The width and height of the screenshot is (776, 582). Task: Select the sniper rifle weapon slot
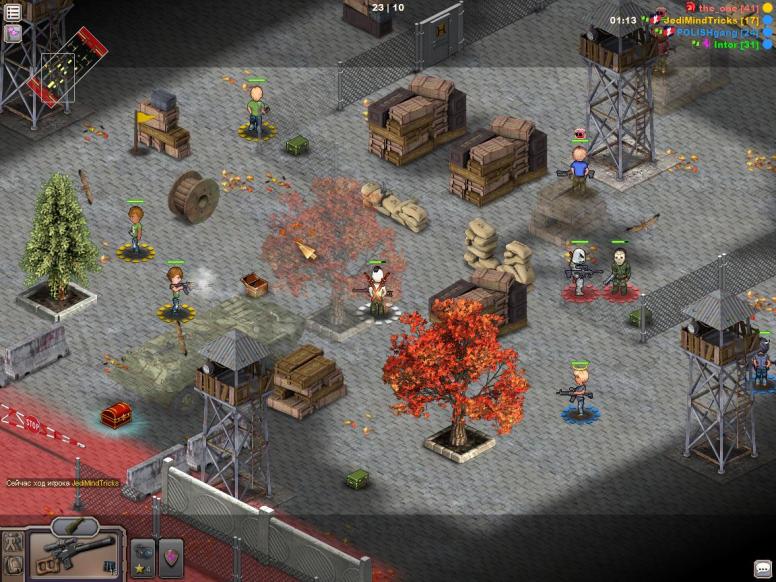[x=76, y=555]
